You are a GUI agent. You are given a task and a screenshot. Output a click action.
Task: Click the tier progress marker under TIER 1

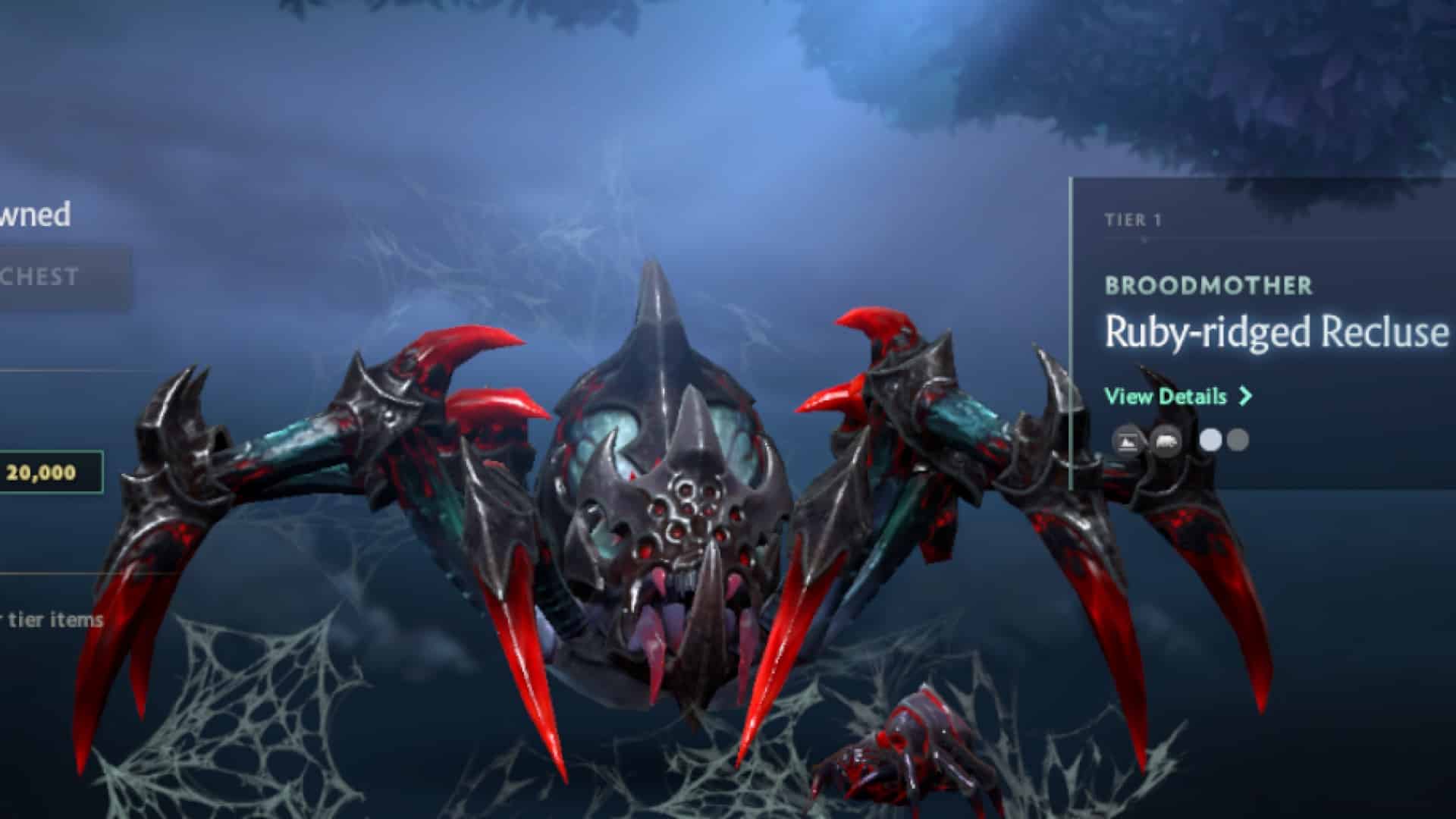point(1144,237)
